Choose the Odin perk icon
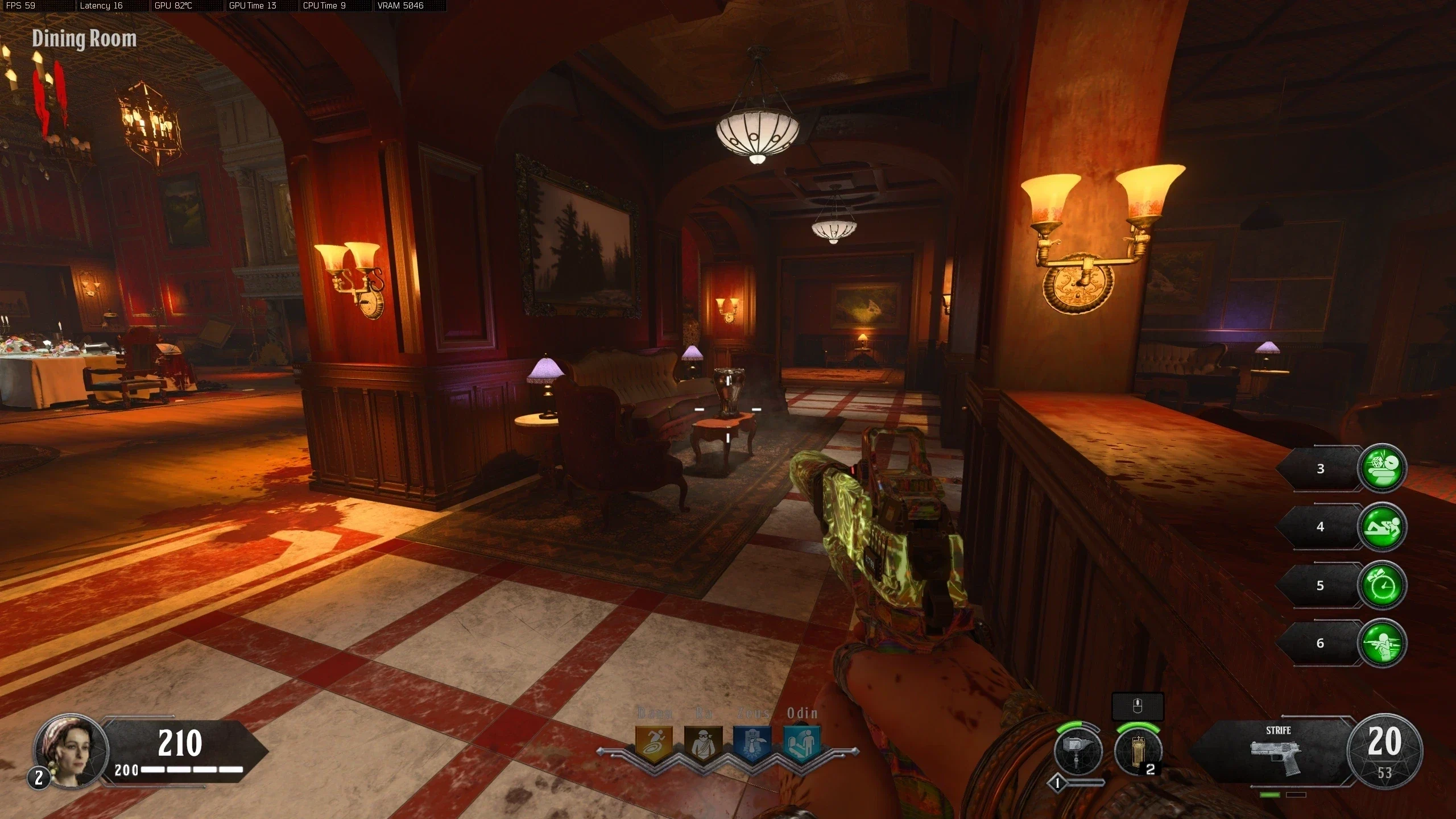Viewport: 1456px width, 819px height. click(802, 743)
